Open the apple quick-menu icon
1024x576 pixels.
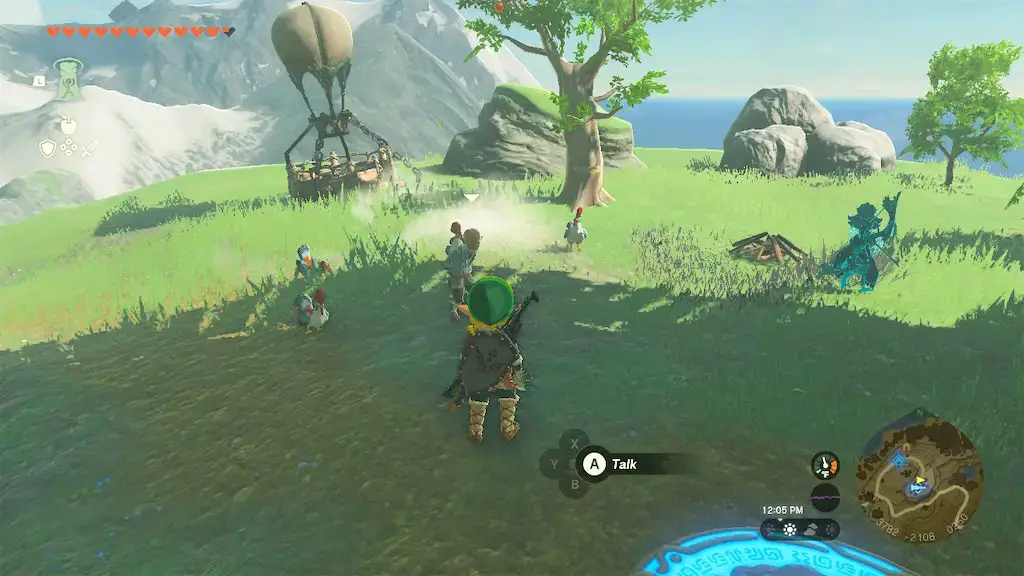pos(68,124)
